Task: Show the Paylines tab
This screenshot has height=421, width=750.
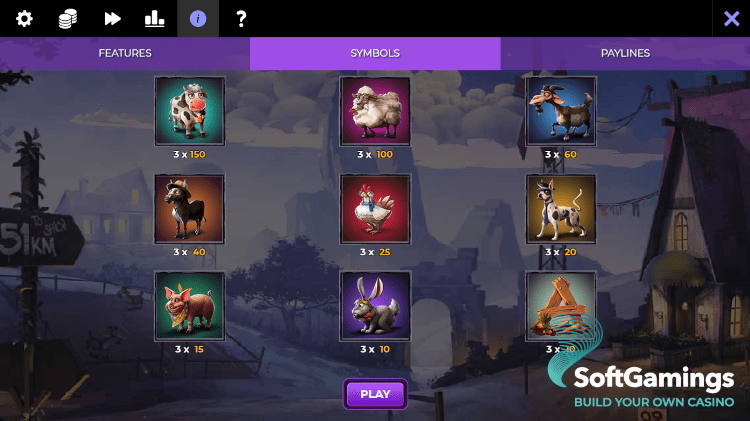Action: click(625, 53)
